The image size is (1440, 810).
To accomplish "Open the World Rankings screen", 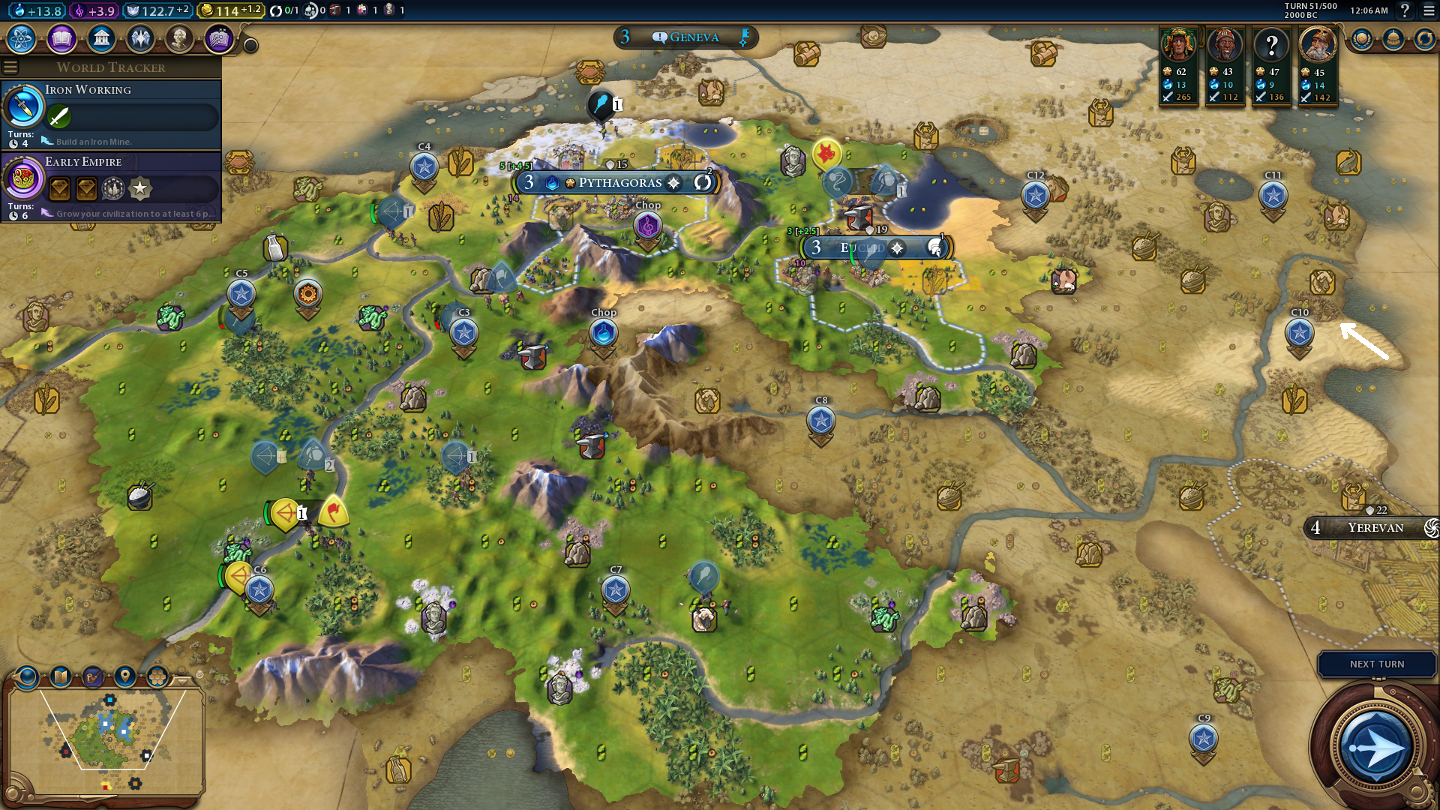I will point(1362,39).
